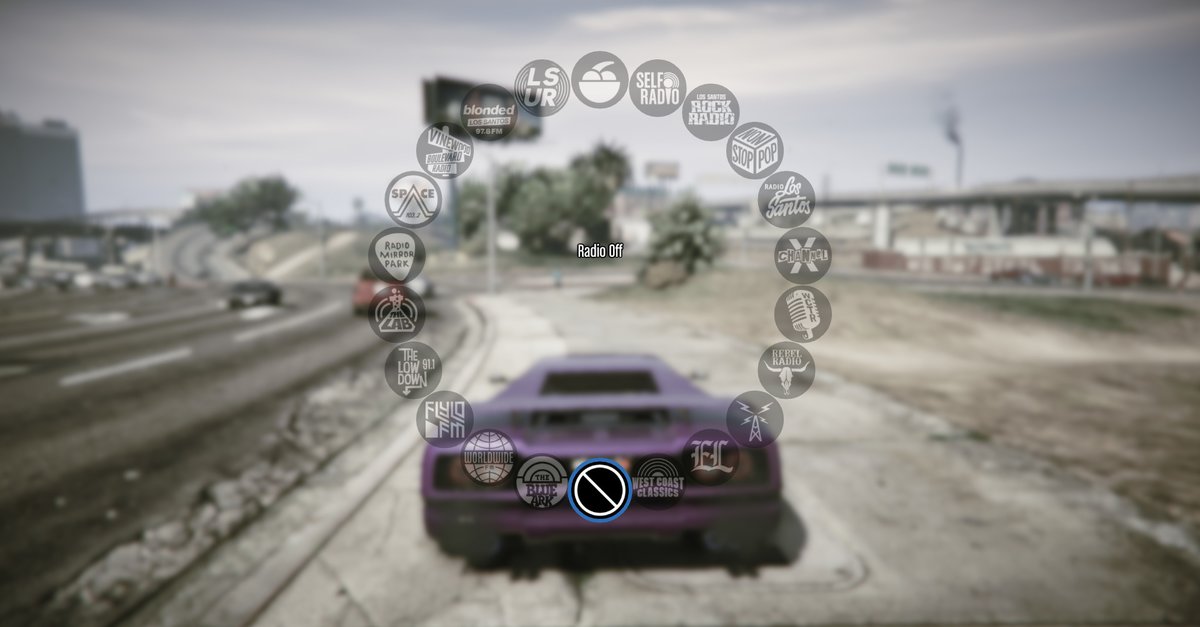Select the Channel X station
1200x627 pixels.
tap(802, 256)
